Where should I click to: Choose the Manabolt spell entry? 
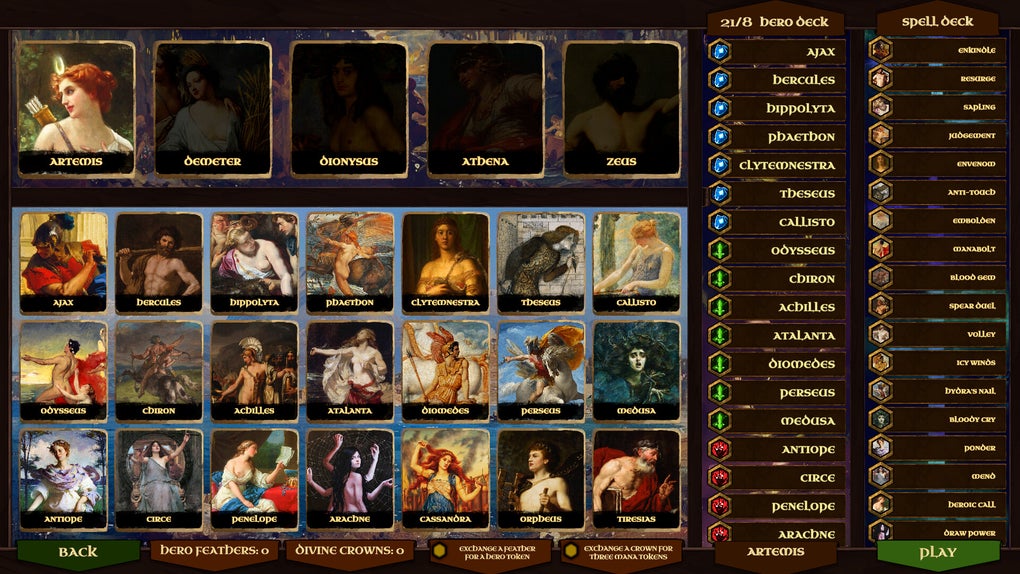point(934,249)
